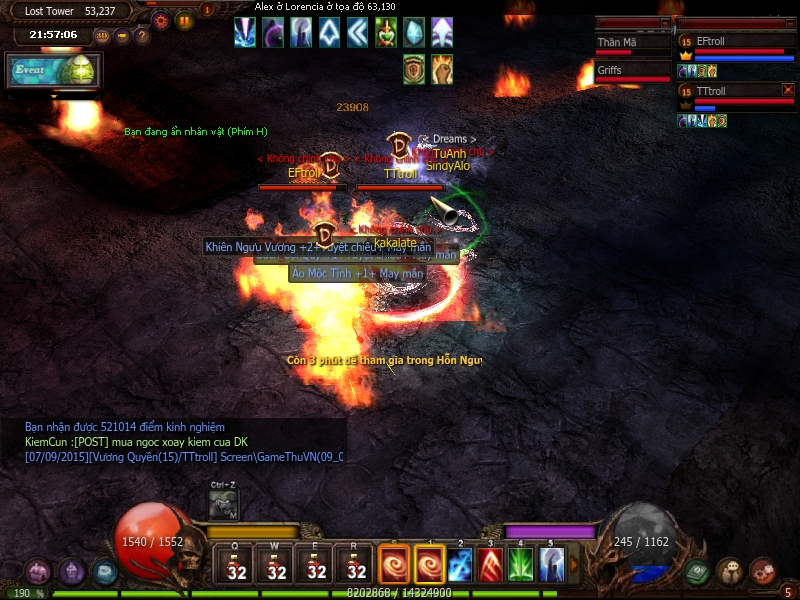This screenshot has height=600, width=800.
Task: Select the E potion slot
Action: tap(317, 564)
